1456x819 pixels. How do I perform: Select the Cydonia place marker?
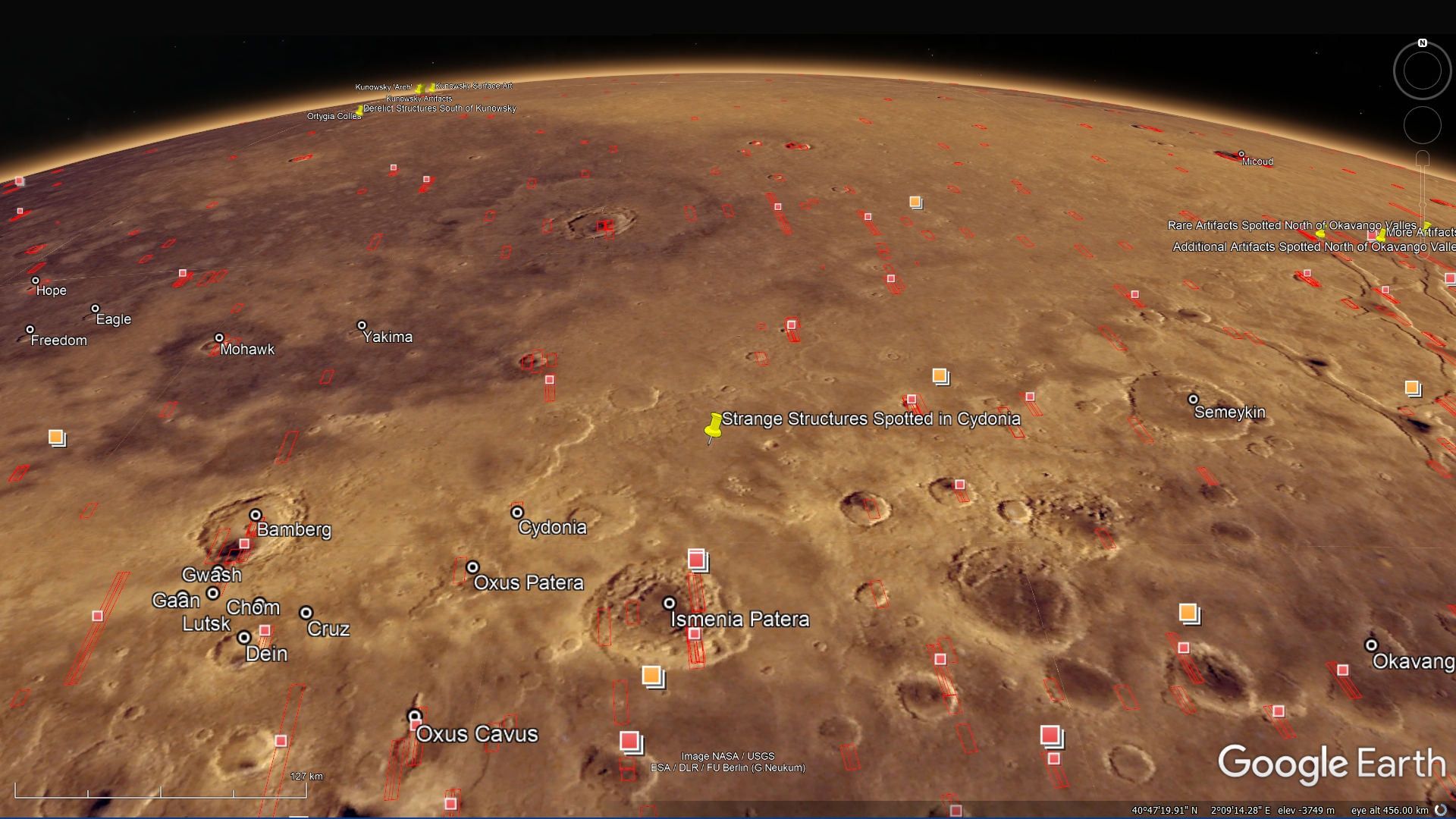pyautogui.click(x=517, y=513)
